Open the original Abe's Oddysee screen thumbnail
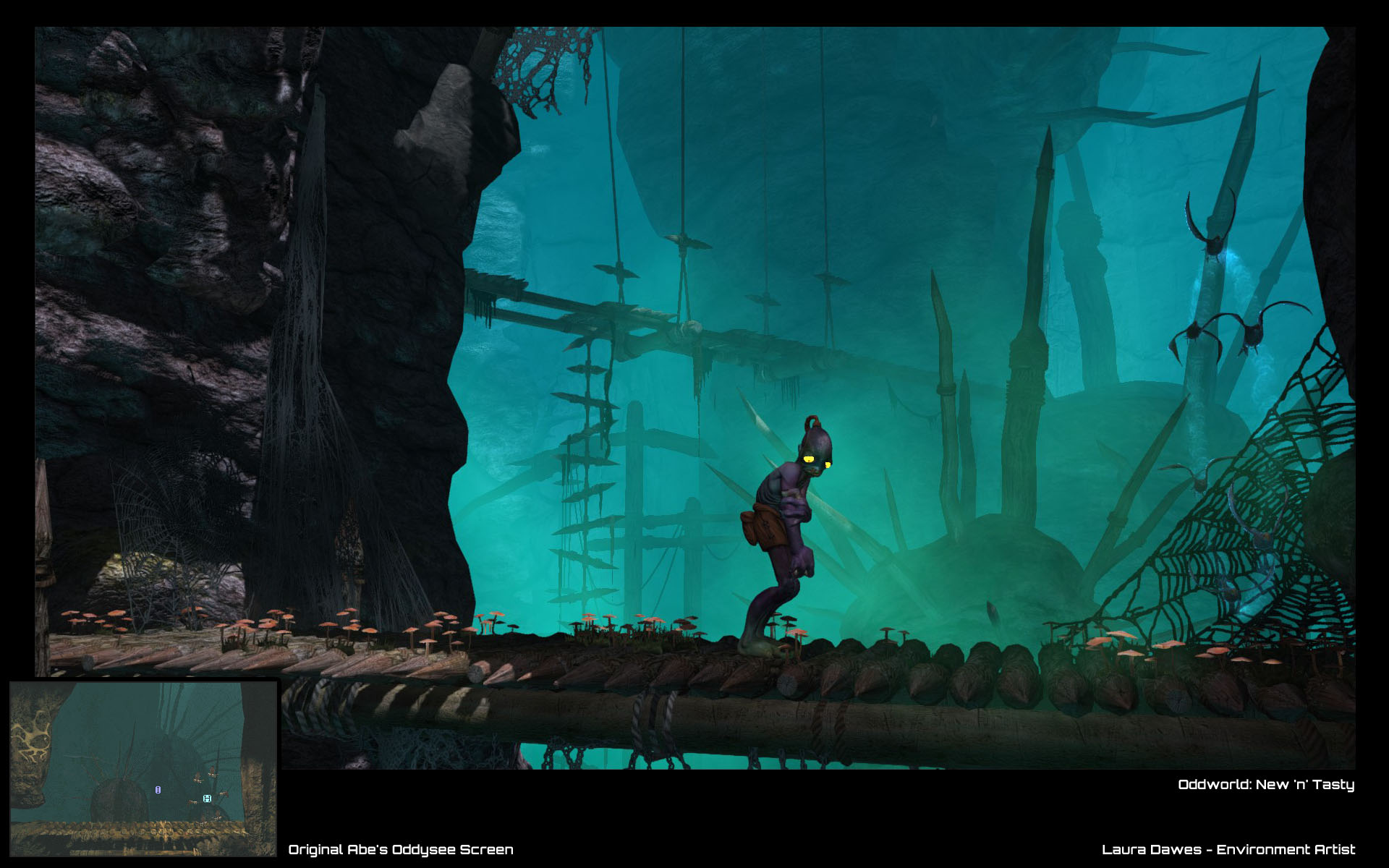1389x868 pixels. [x=143, y=768]
